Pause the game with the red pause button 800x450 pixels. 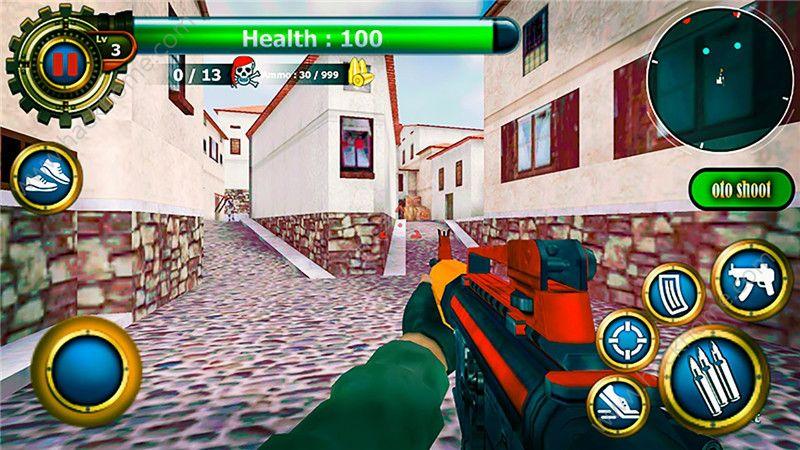click(x=64, y=65)
